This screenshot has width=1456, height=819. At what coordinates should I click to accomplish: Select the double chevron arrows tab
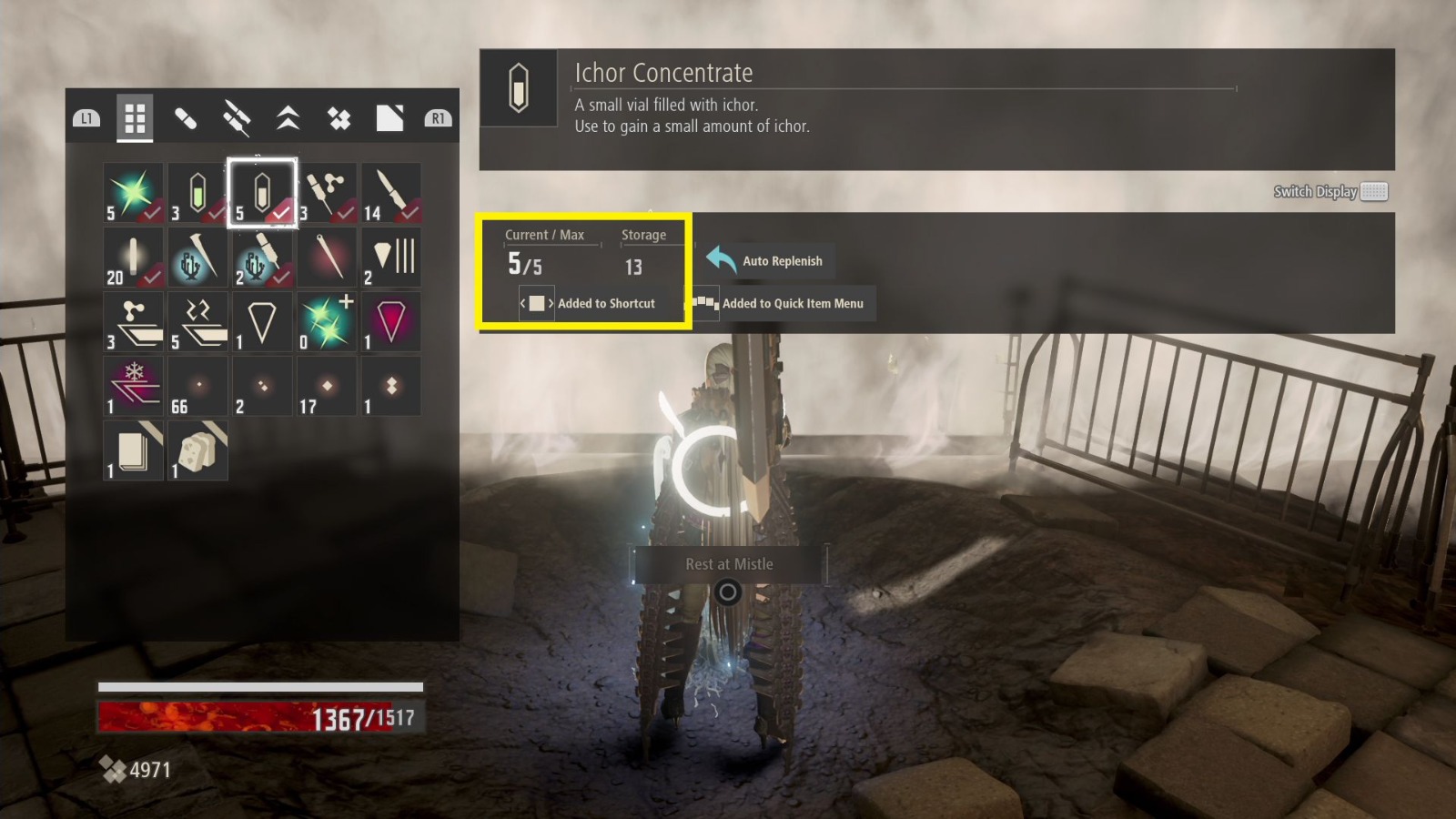(288, 118)
